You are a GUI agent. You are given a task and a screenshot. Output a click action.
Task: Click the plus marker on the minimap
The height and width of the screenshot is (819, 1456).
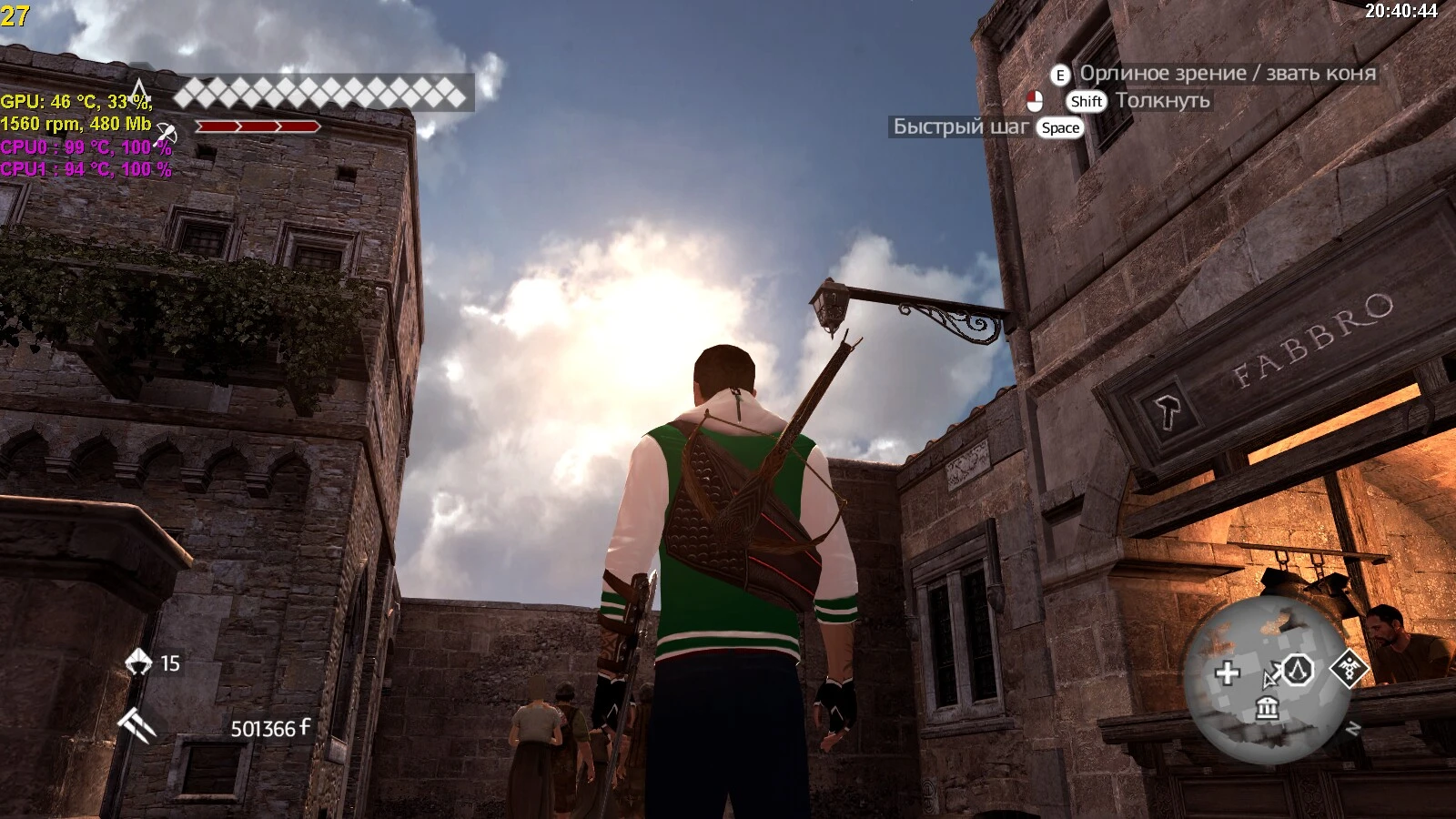click(x=1227, y=672)
